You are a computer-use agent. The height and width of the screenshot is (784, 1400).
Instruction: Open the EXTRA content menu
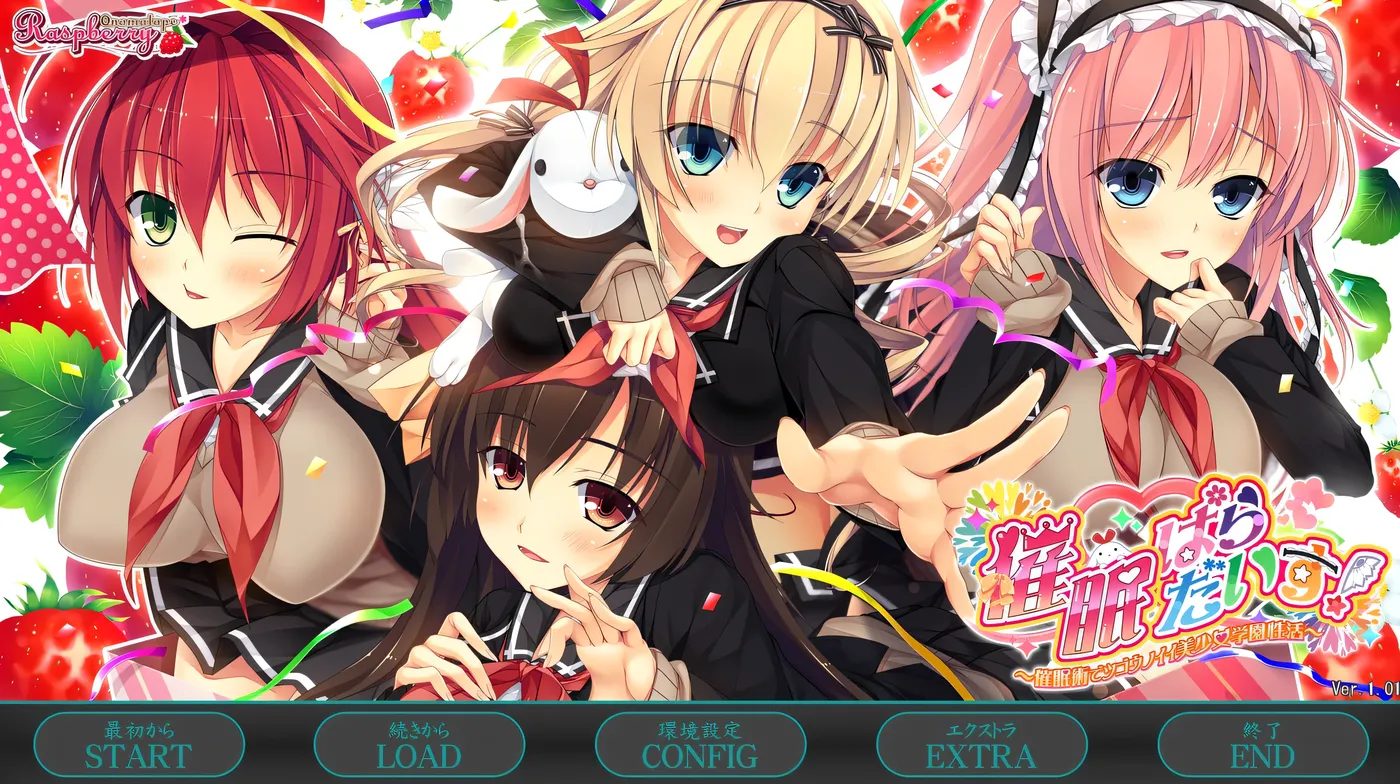point(980,744)
